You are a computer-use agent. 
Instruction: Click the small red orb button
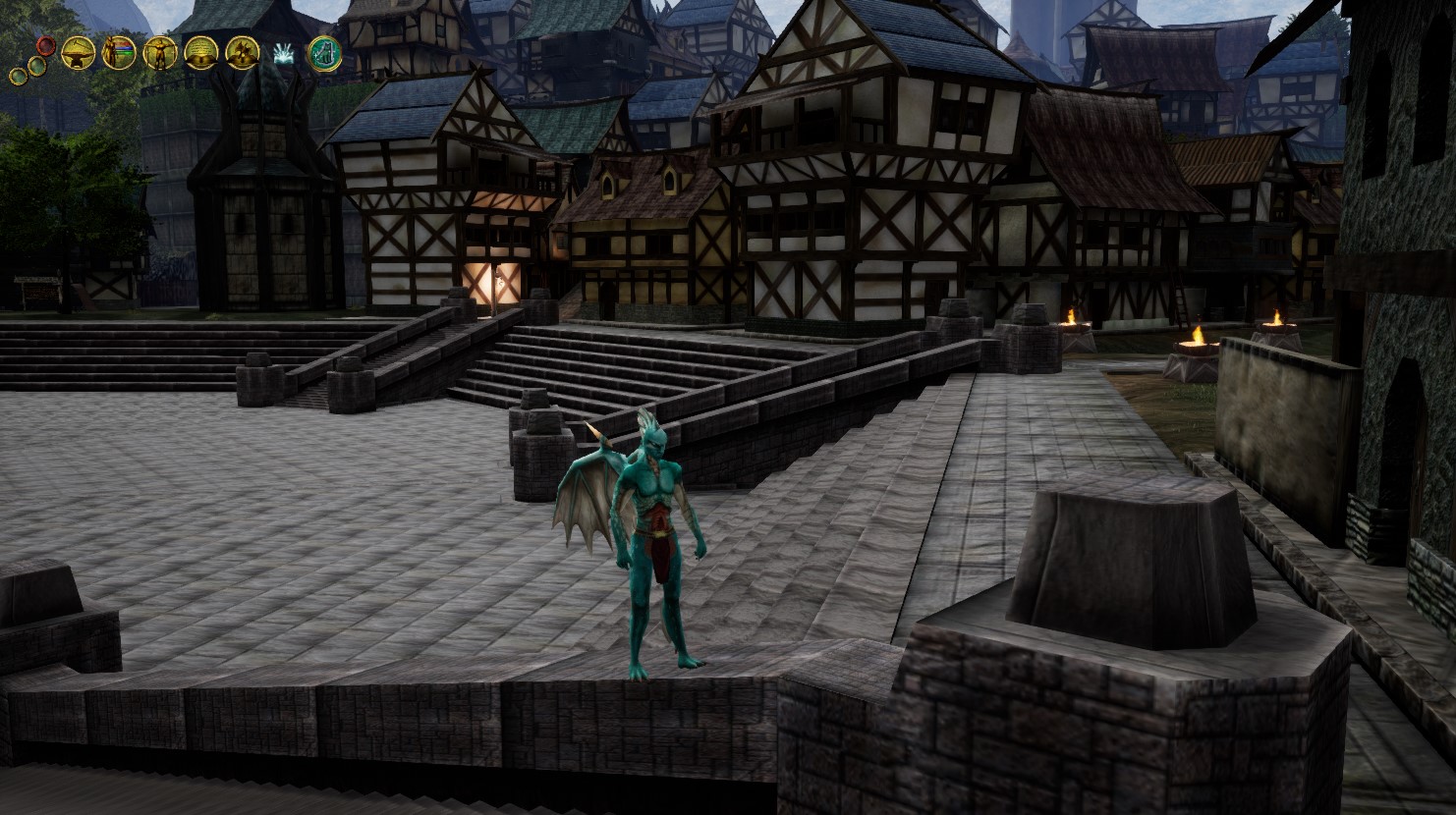pyautogui.click(x=45, y=44)
